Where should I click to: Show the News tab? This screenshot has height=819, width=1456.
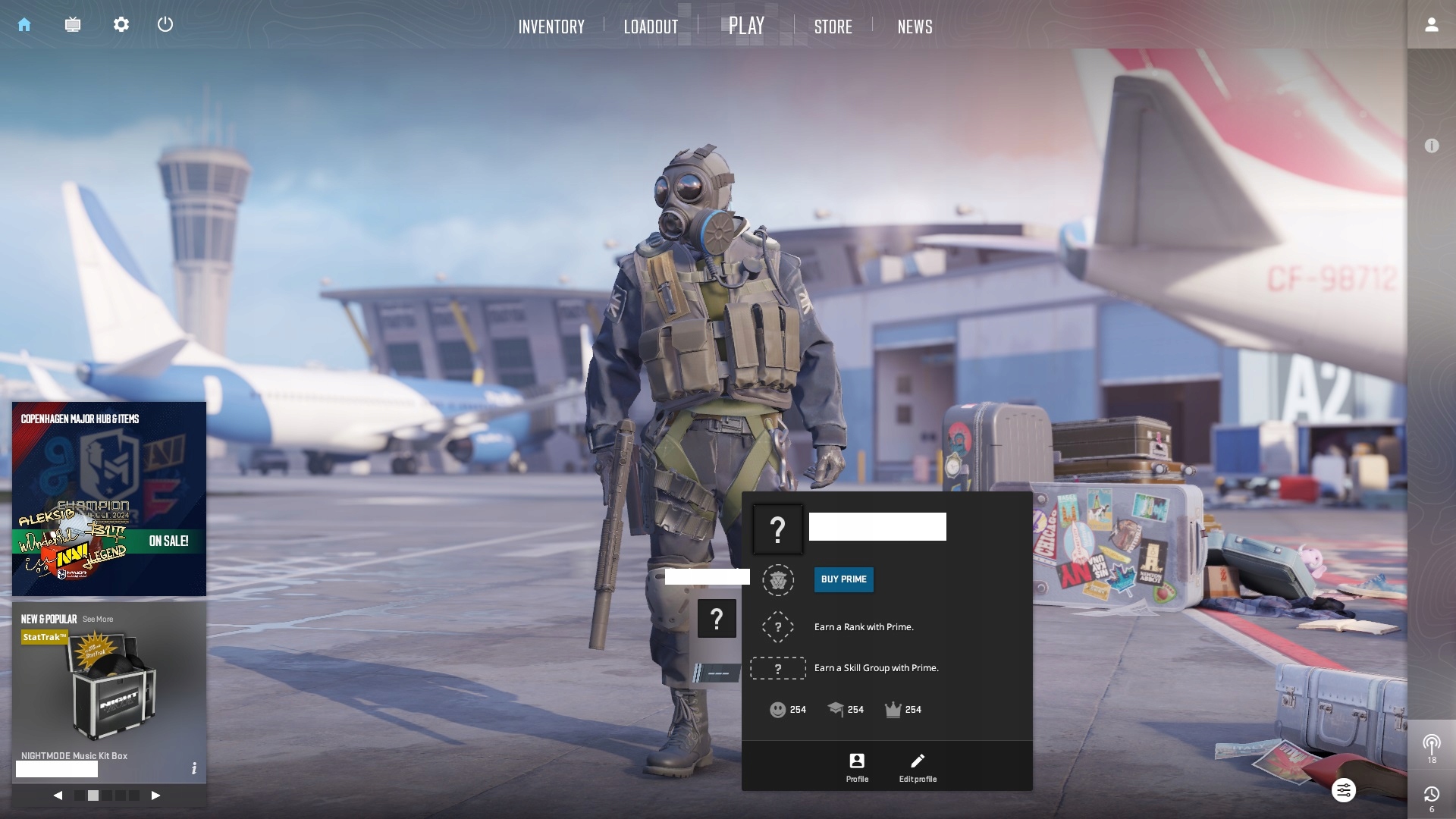[915, 27]
